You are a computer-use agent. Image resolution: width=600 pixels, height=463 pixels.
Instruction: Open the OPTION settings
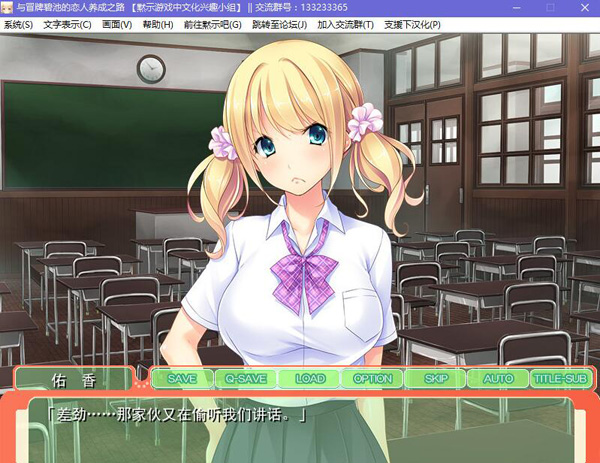pos(373,379)
